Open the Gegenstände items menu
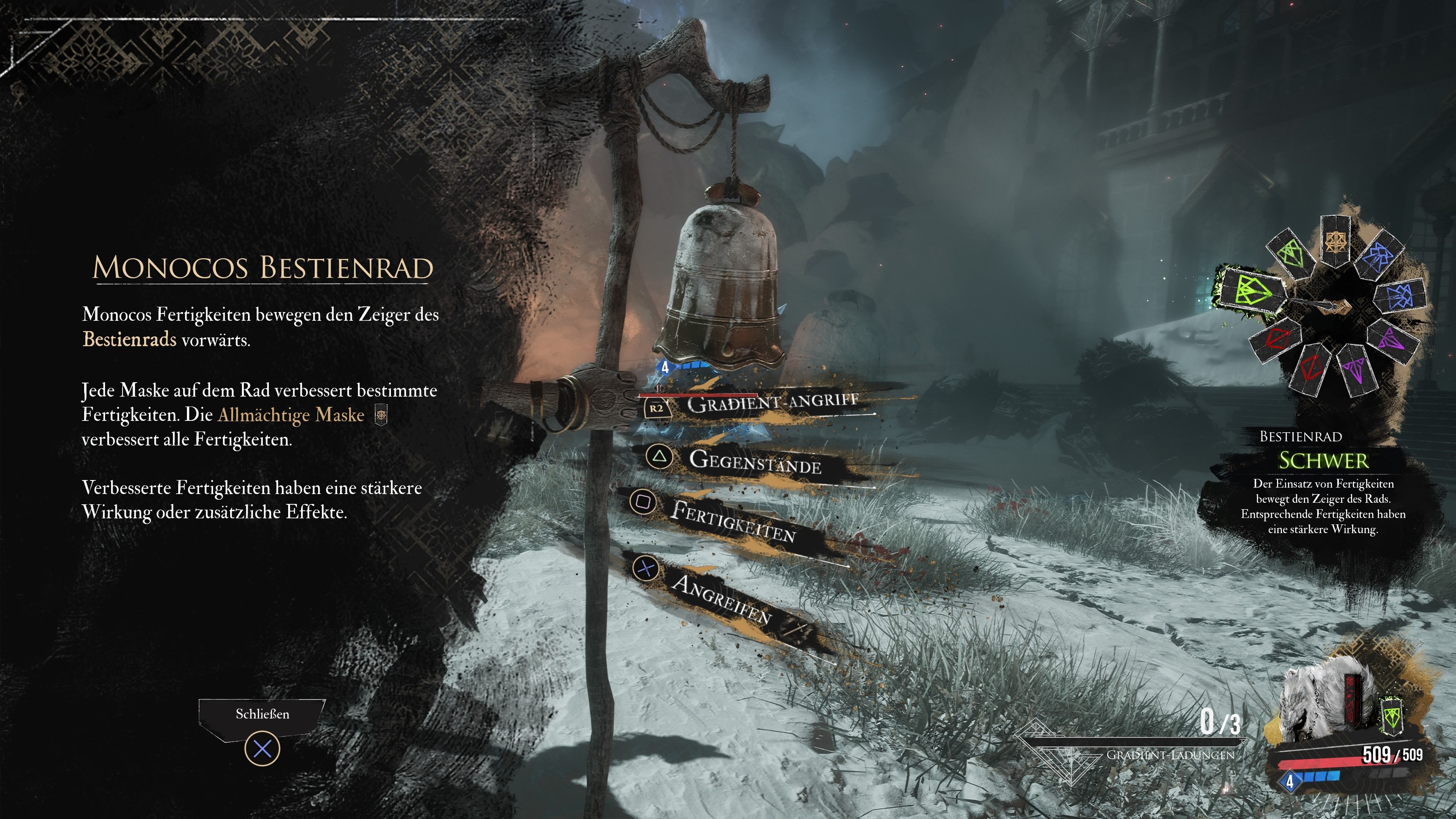Image resolution: width=1456 pixels, height=819 pixels. (755, 461)
